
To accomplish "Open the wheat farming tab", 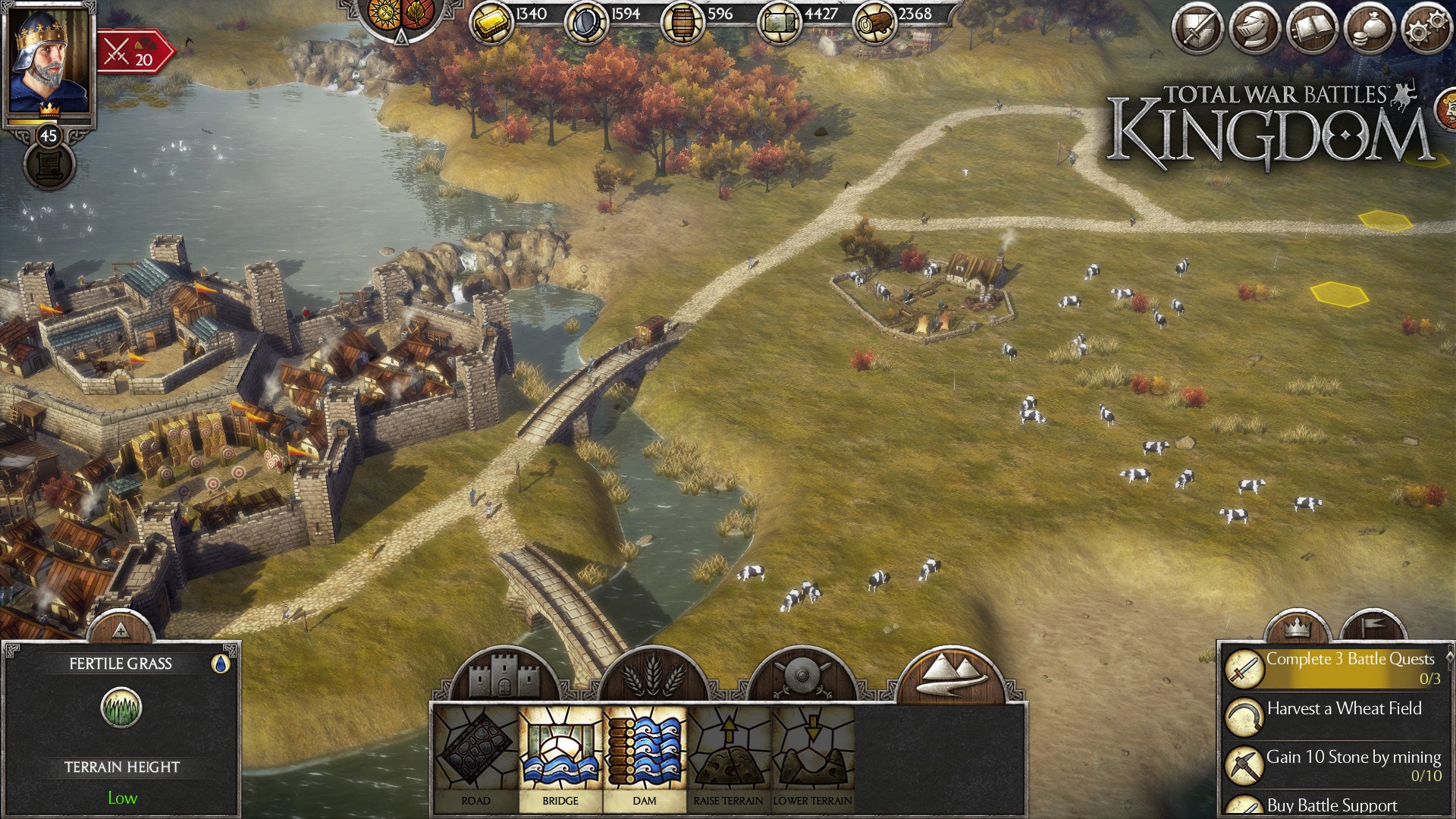I will coord(653,676).
